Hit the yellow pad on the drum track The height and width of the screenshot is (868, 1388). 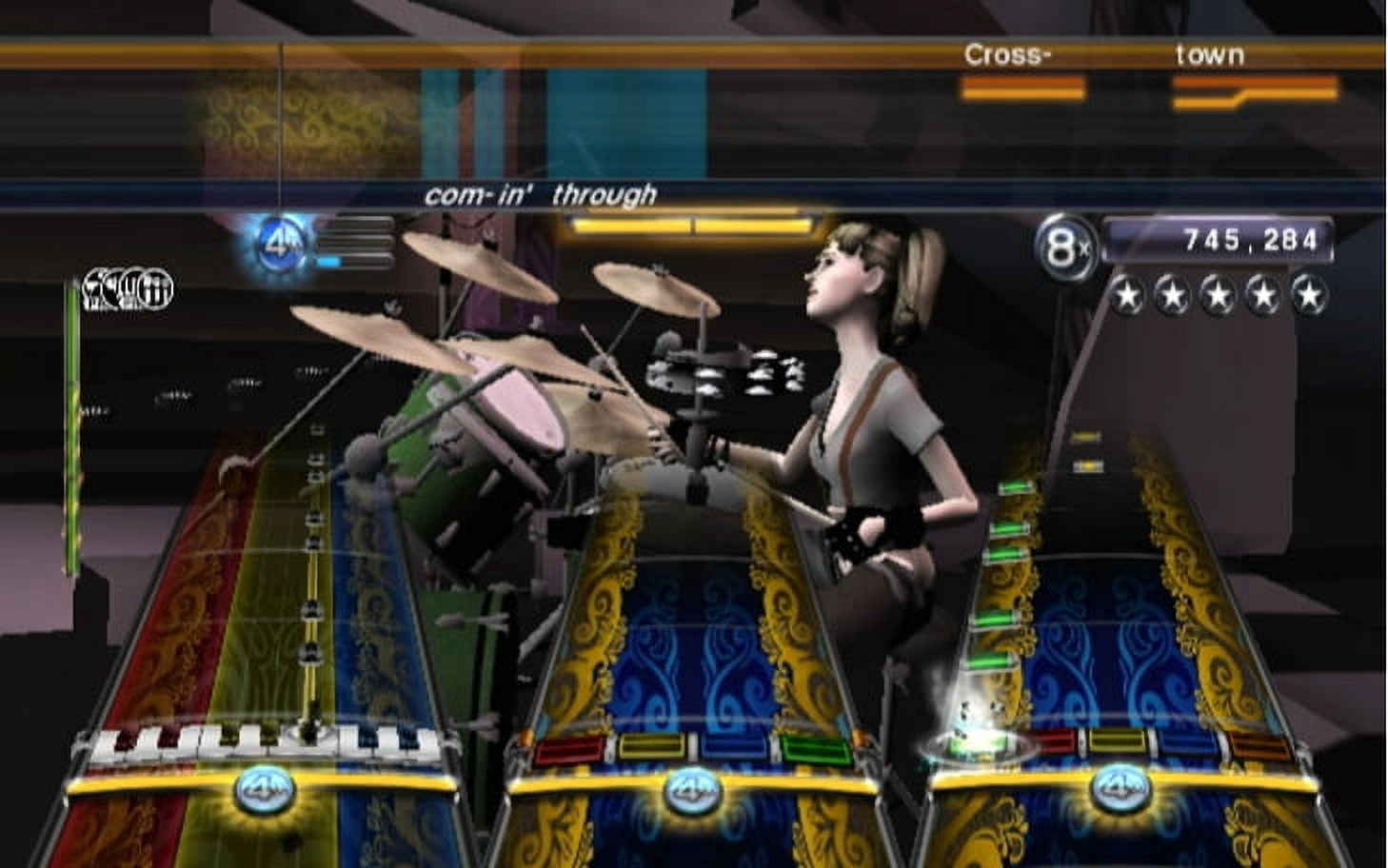pos(655,747)
